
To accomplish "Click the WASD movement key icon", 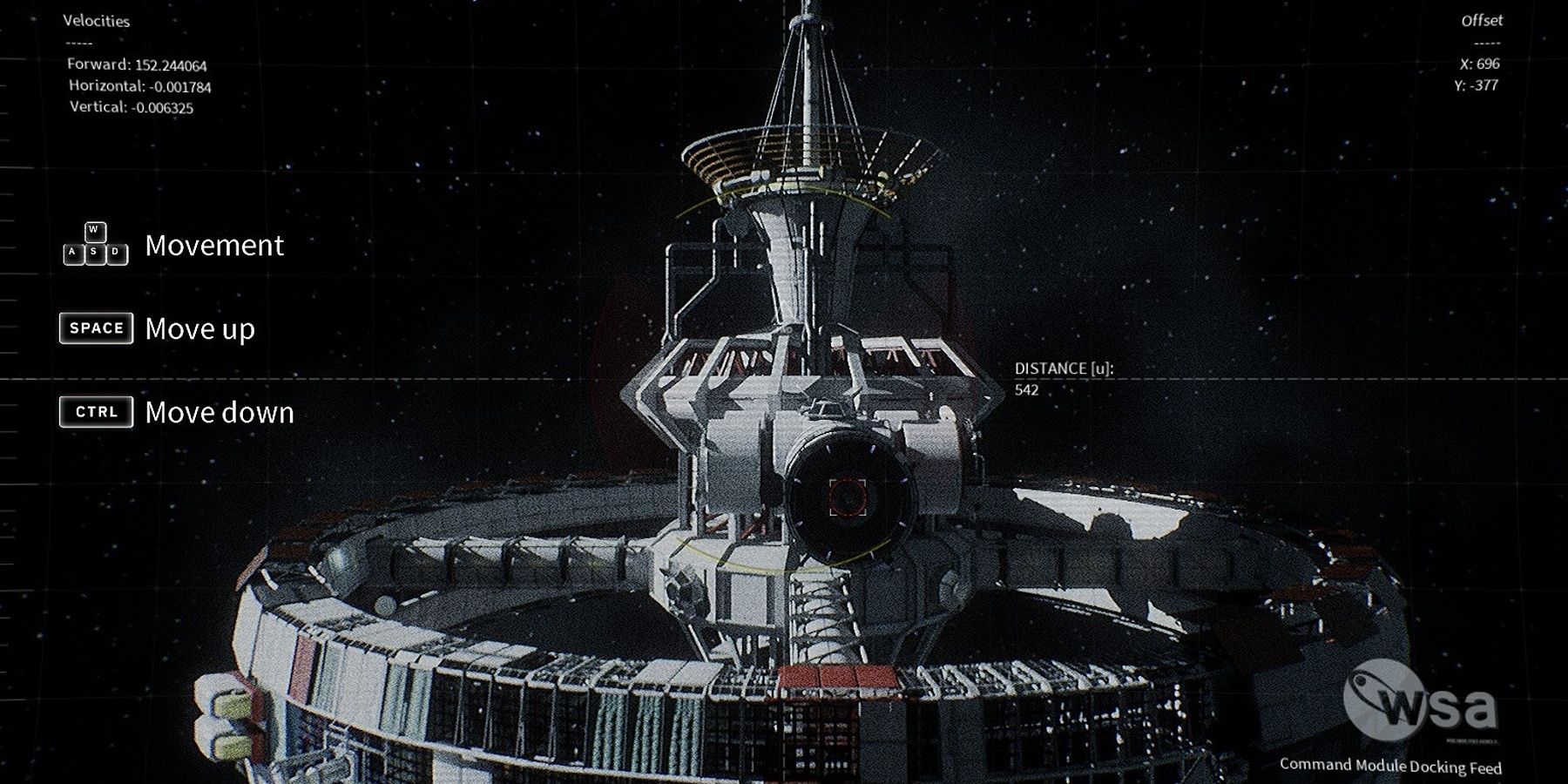I will (x=93, y=244).
